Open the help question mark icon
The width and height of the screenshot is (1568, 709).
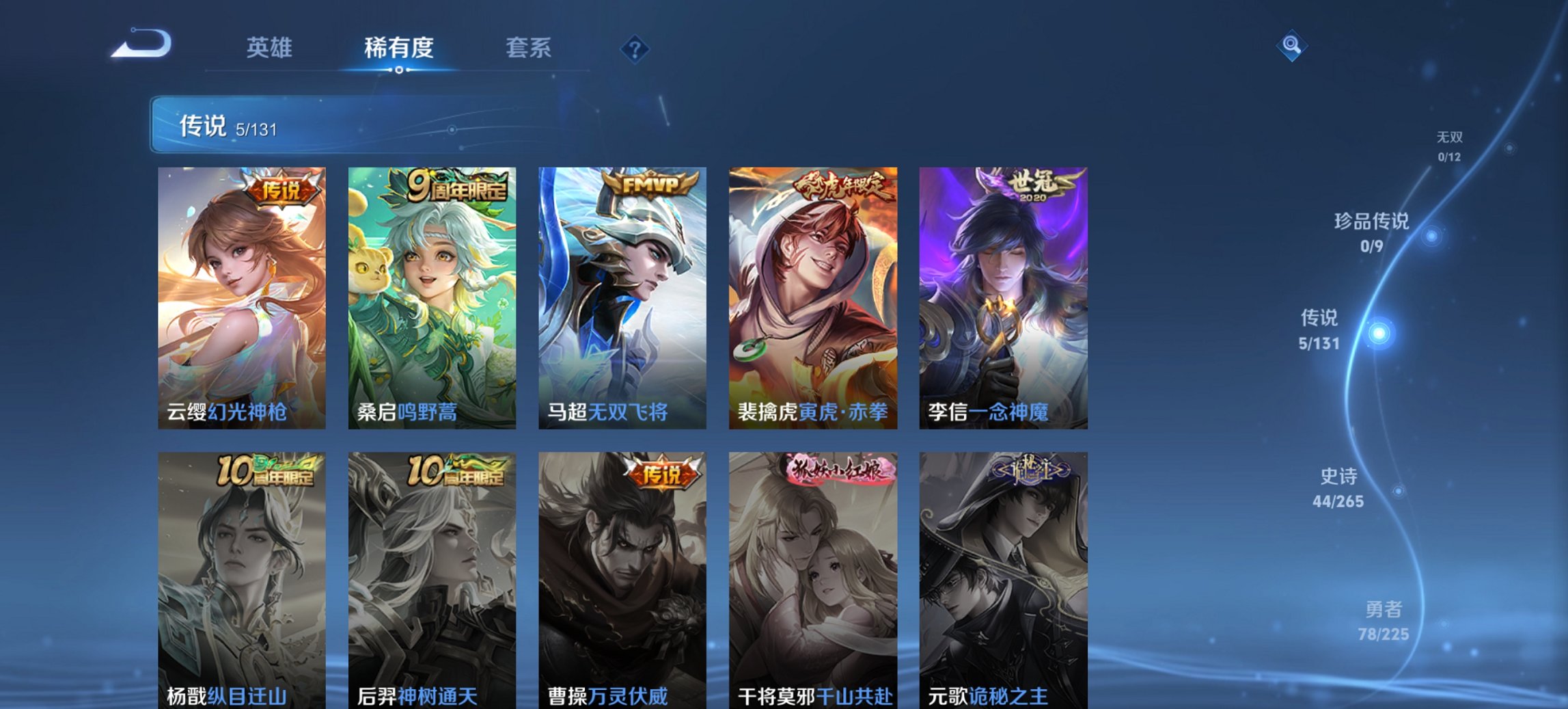point(635,48)
